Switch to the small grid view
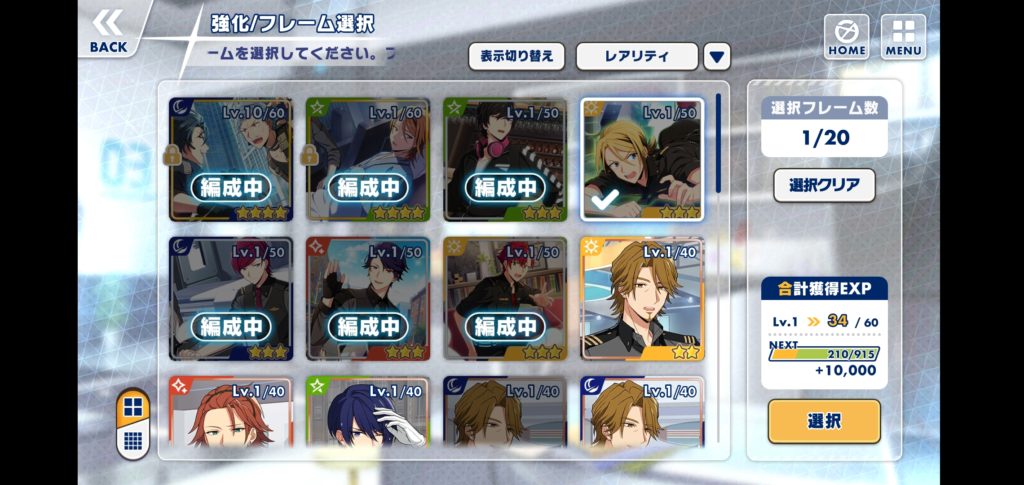Image resolution: width=1024 pixels, height=485 pixels. (133, 440)
